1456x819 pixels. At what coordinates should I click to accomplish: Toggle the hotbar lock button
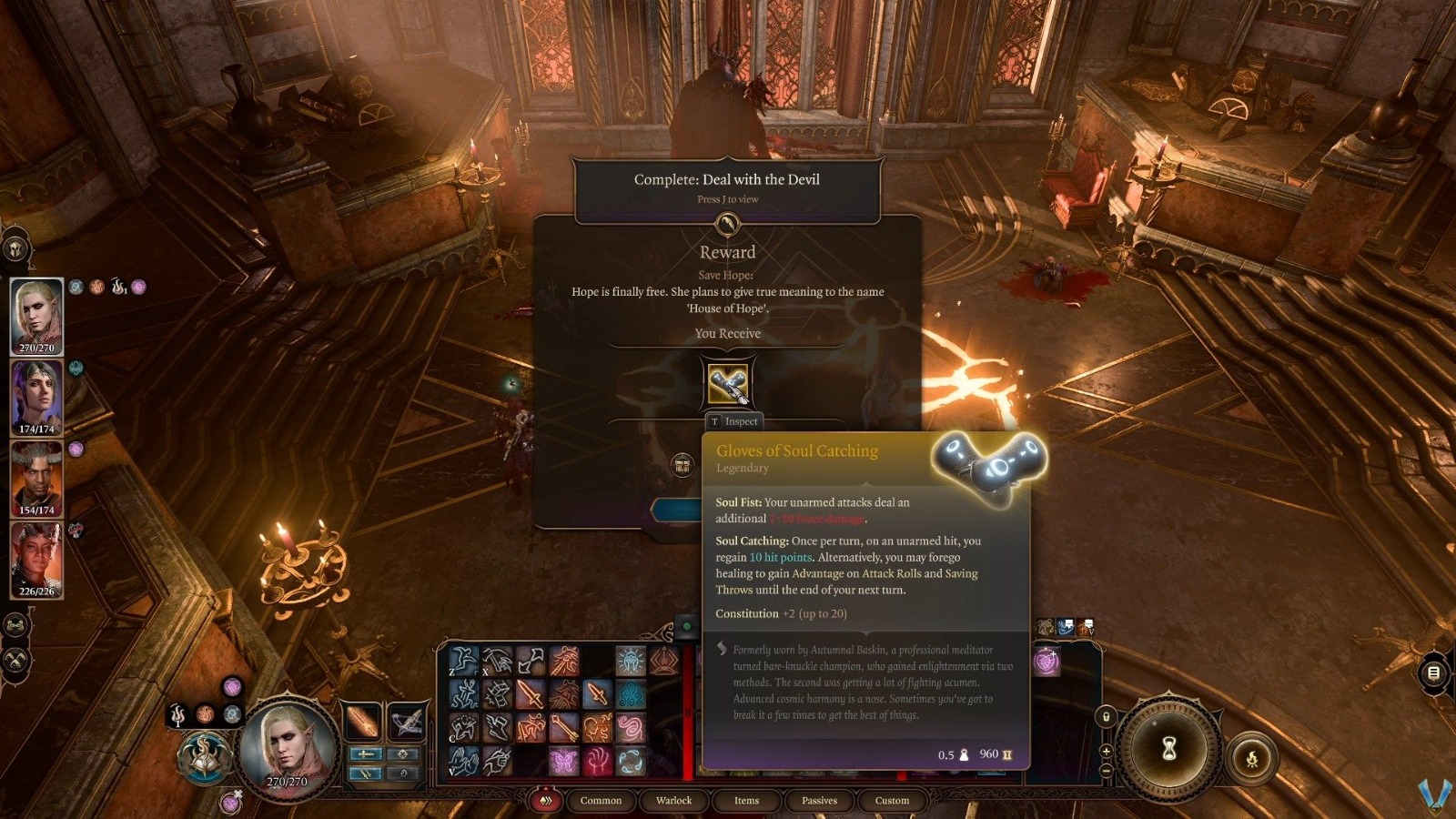pos(1106,716)
